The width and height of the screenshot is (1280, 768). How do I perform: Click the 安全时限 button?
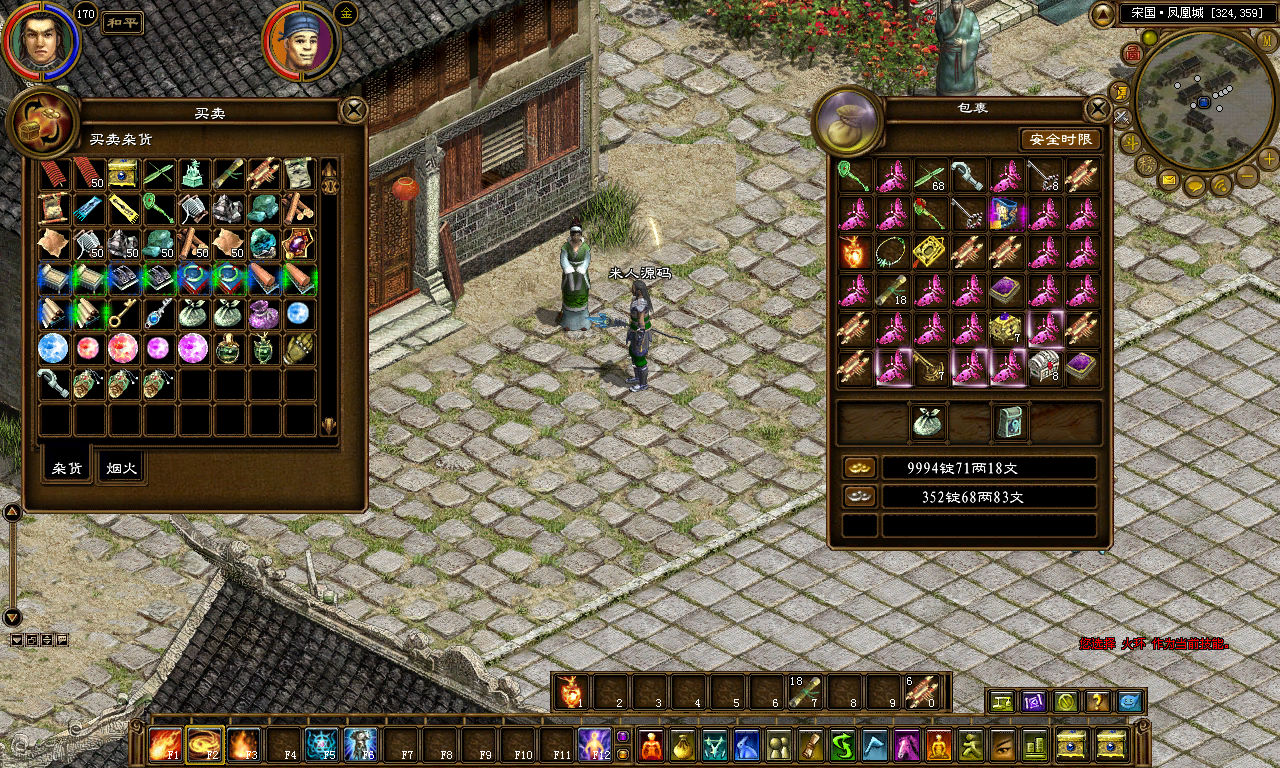click(1061, 140)
